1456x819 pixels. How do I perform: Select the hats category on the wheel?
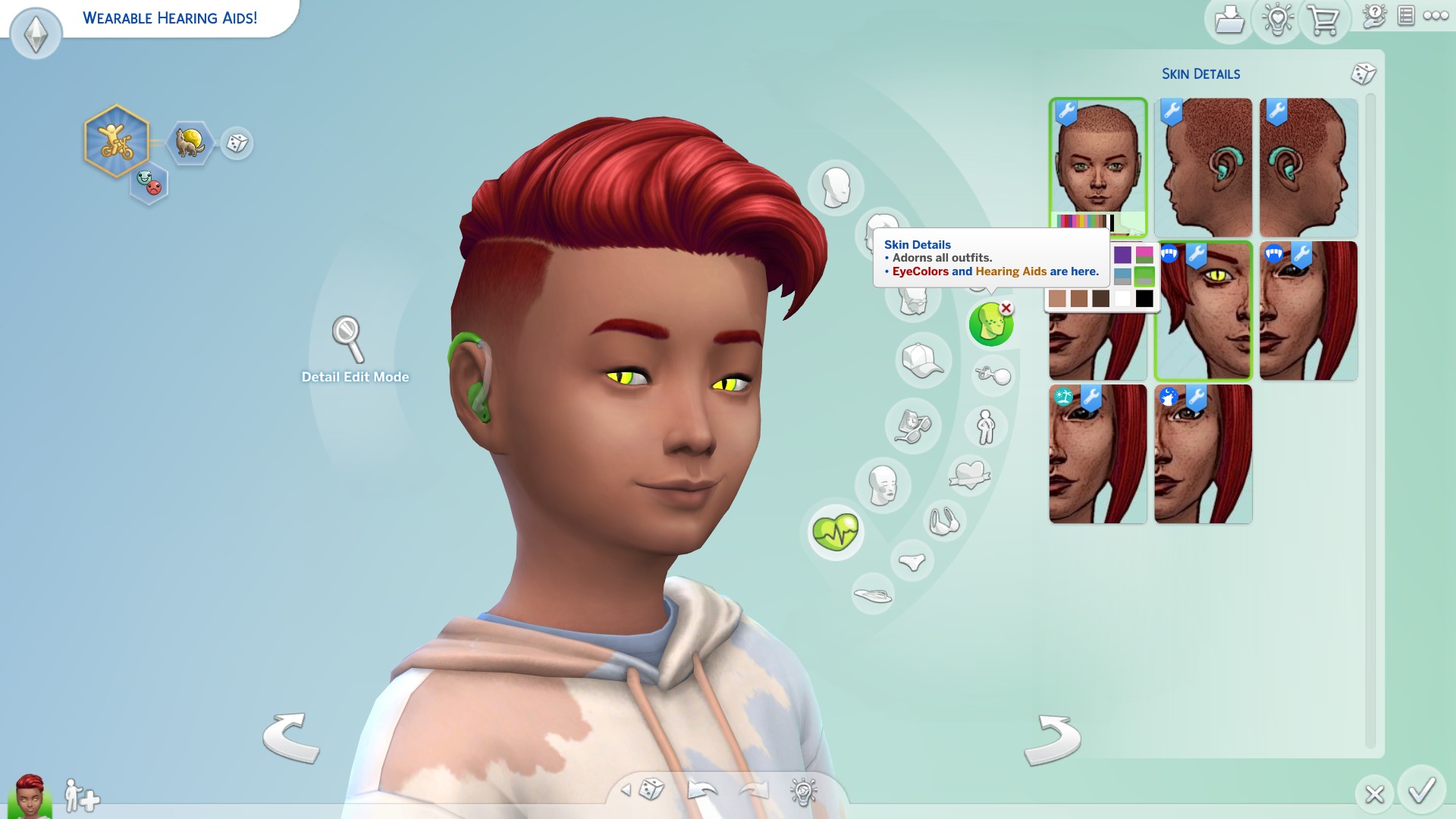pos(924,362)
